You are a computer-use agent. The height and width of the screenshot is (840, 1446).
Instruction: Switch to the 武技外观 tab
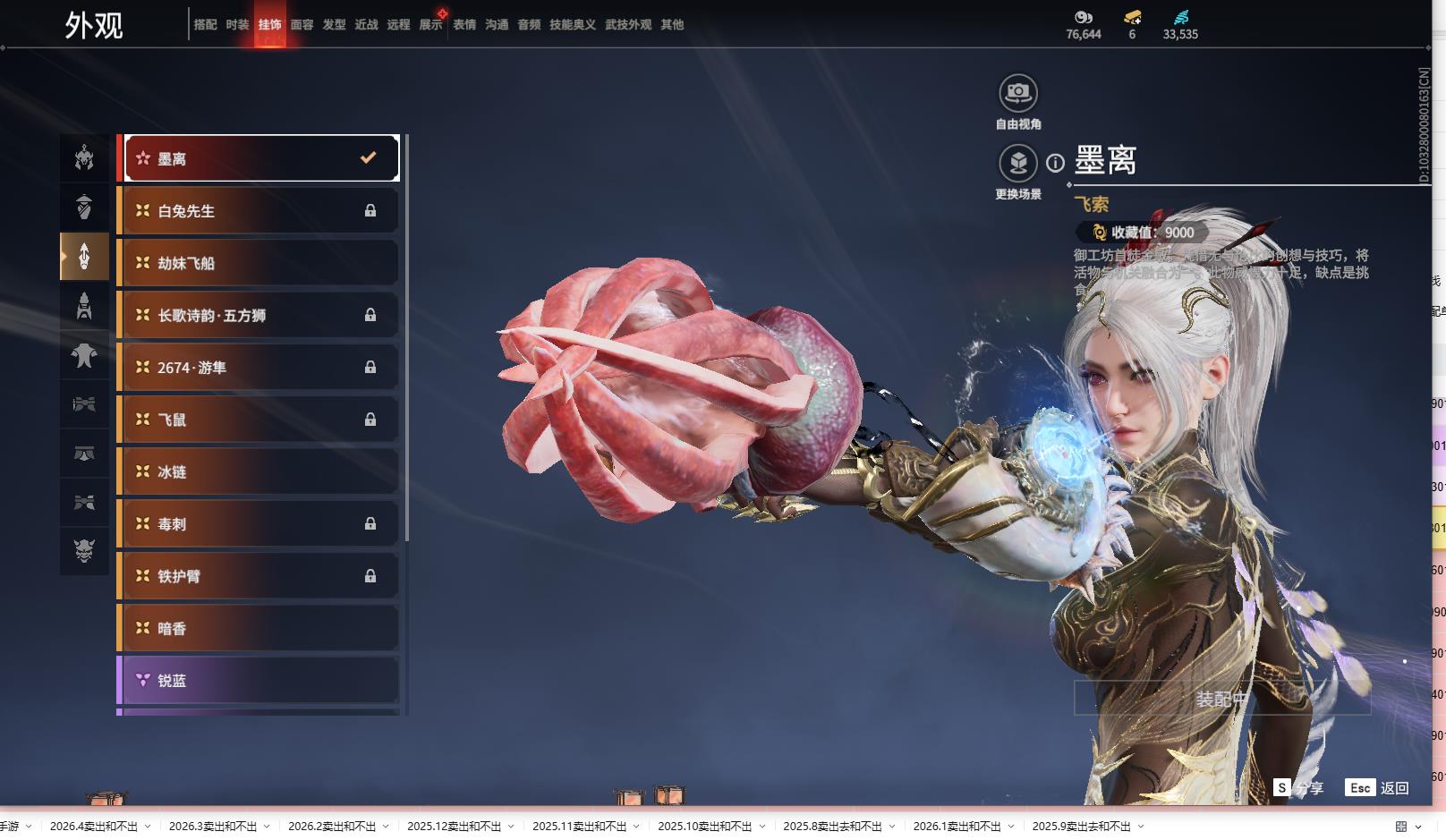tap(628, 25)
